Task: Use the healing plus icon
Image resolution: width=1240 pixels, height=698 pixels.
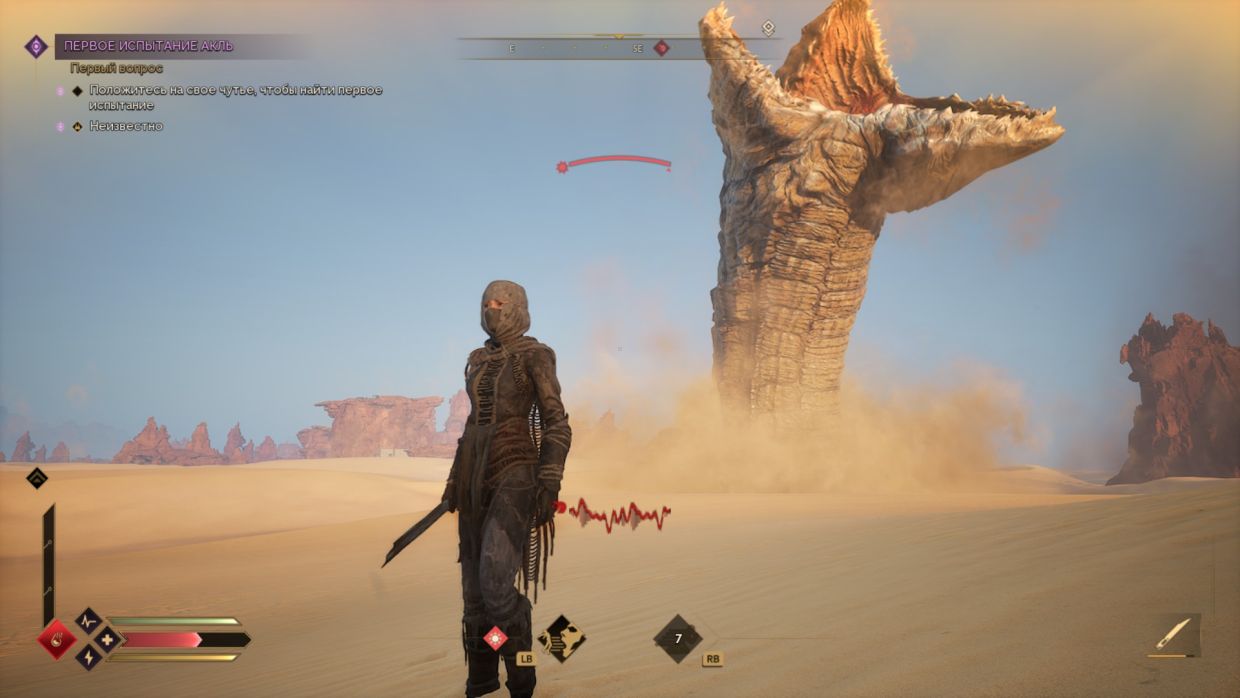Action: (x=108, y=639)
